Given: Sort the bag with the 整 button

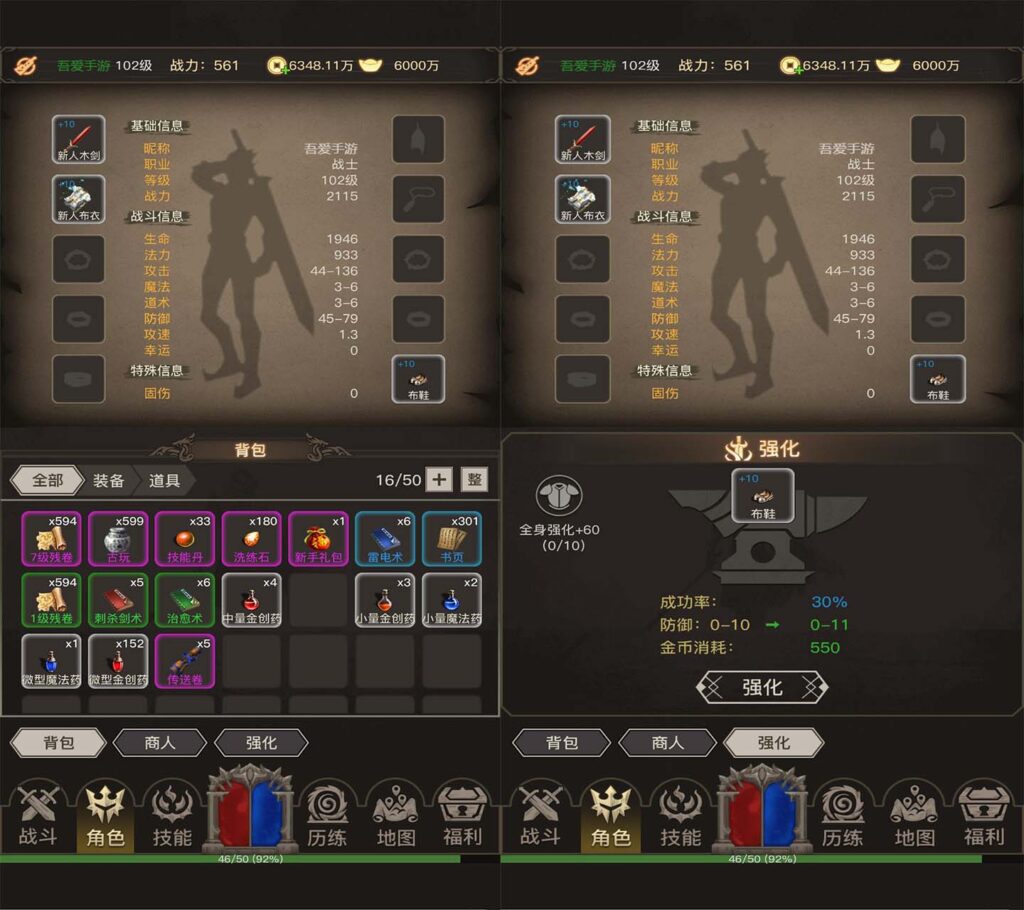Looking at the screenshot, I should pos(475,479).
